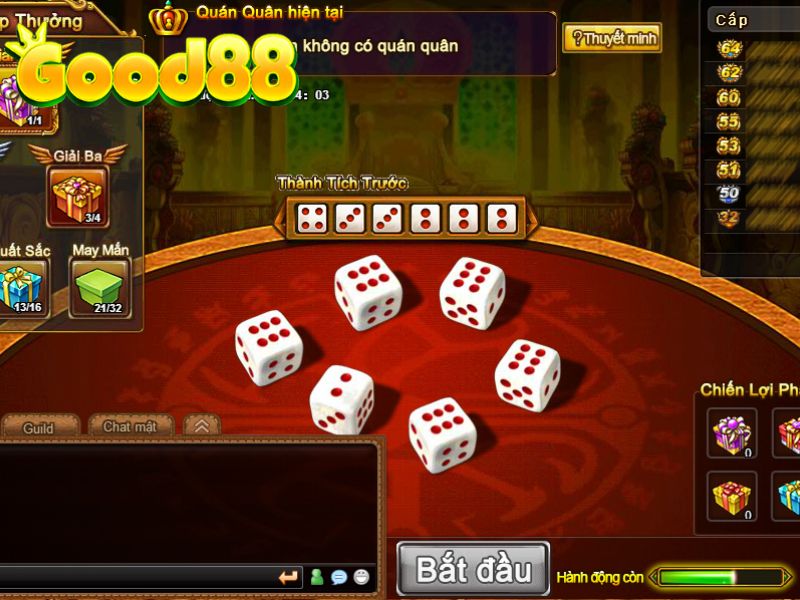Click the blue speech bubble chat icon

(339, 577)
